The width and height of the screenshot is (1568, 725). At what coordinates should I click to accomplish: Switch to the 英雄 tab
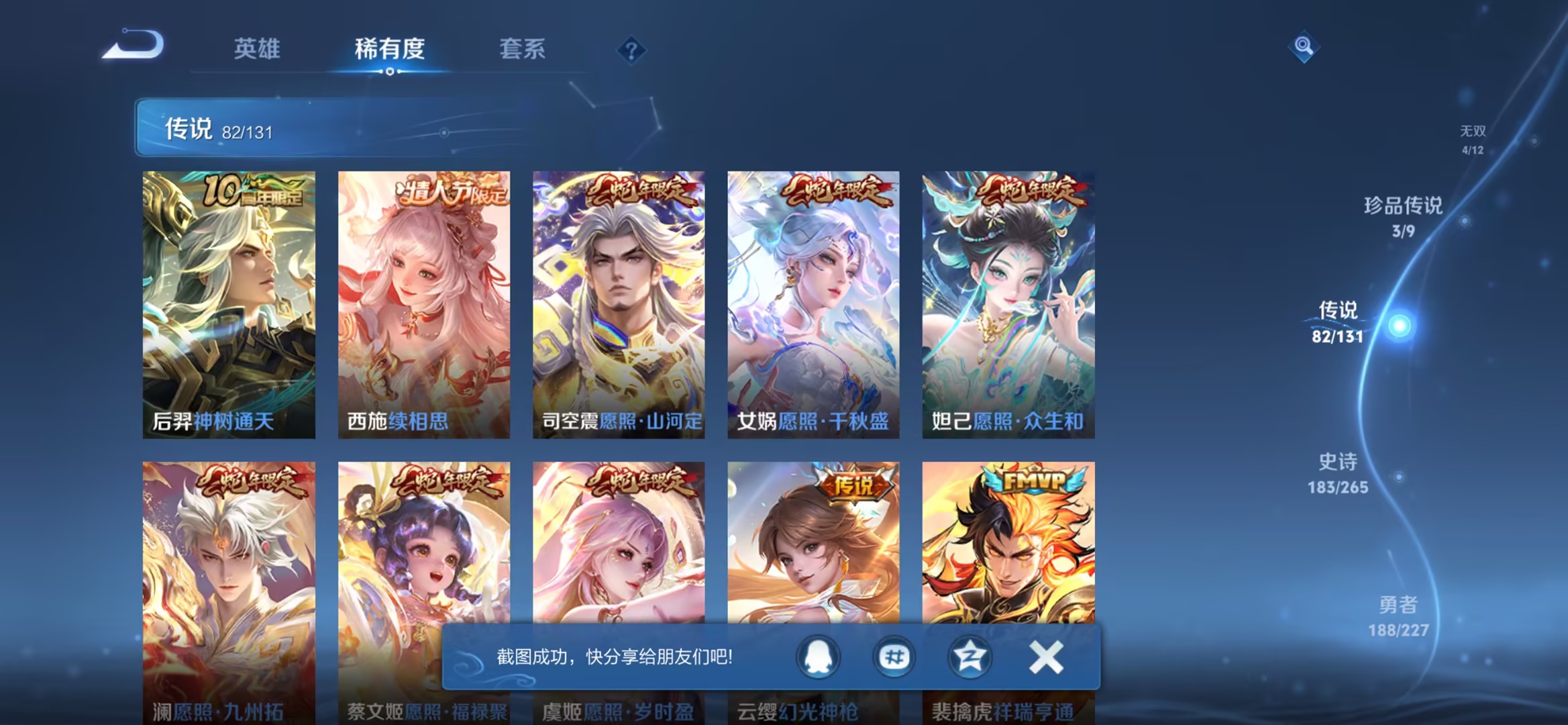tap(255, 49)
